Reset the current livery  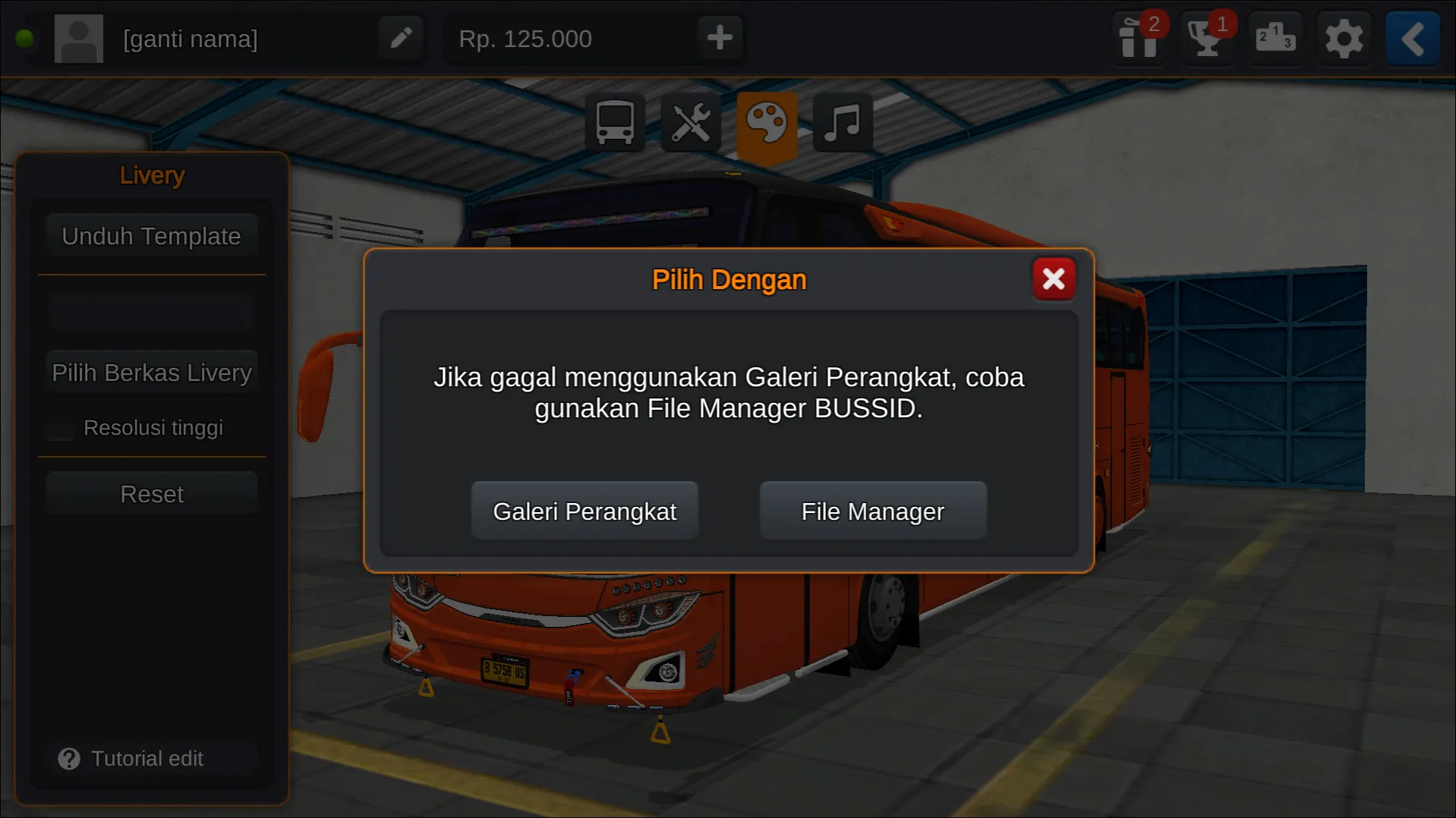point(151,493)
